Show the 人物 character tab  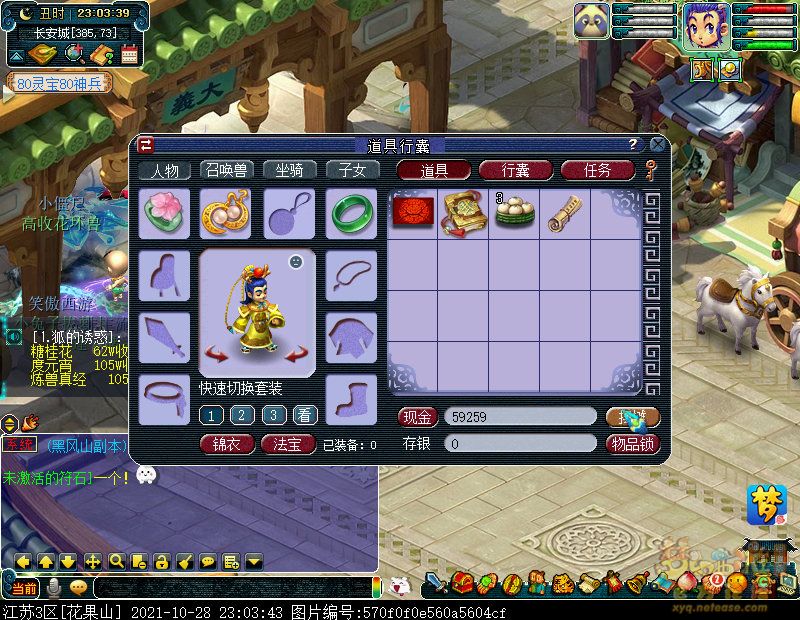pos(164,170)
